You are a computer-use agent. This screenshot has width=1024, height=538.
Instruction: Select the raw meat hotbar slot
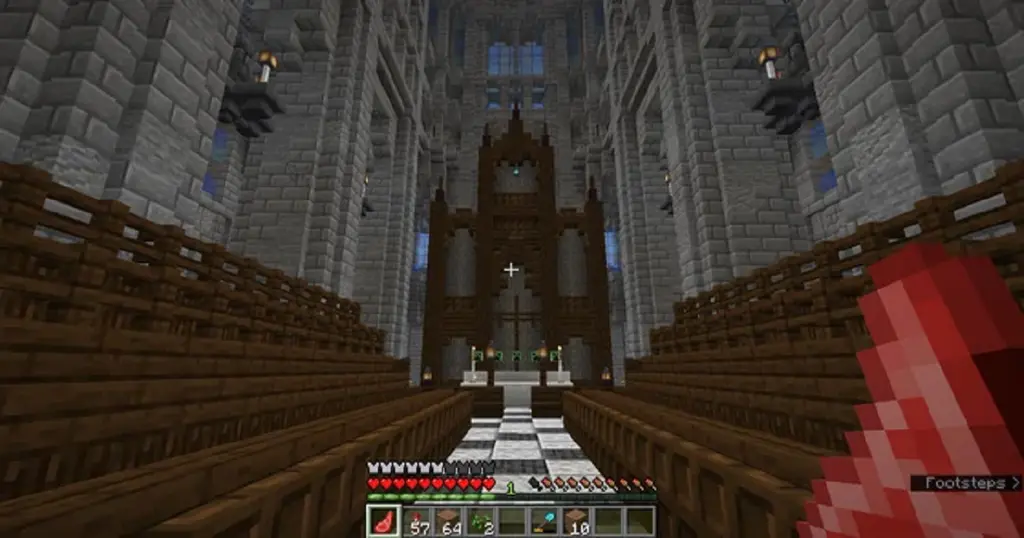(383, 521)
